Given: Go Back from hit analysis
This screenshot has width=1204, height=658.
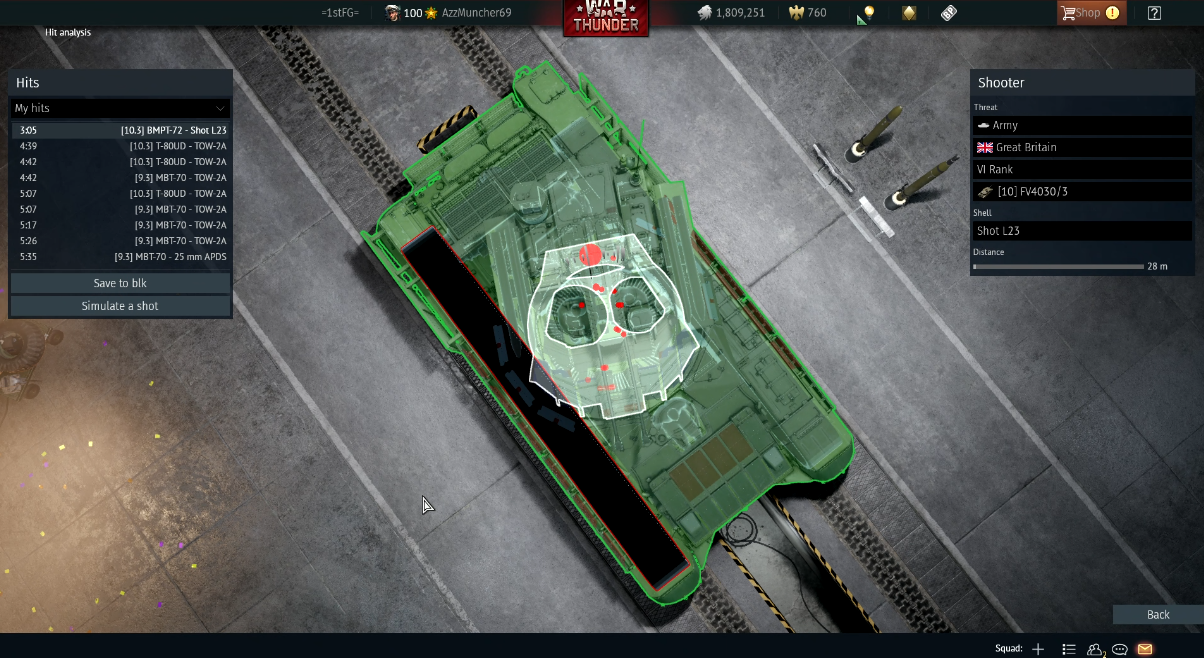Looking at the screenshot, I should coord(1157,615).
